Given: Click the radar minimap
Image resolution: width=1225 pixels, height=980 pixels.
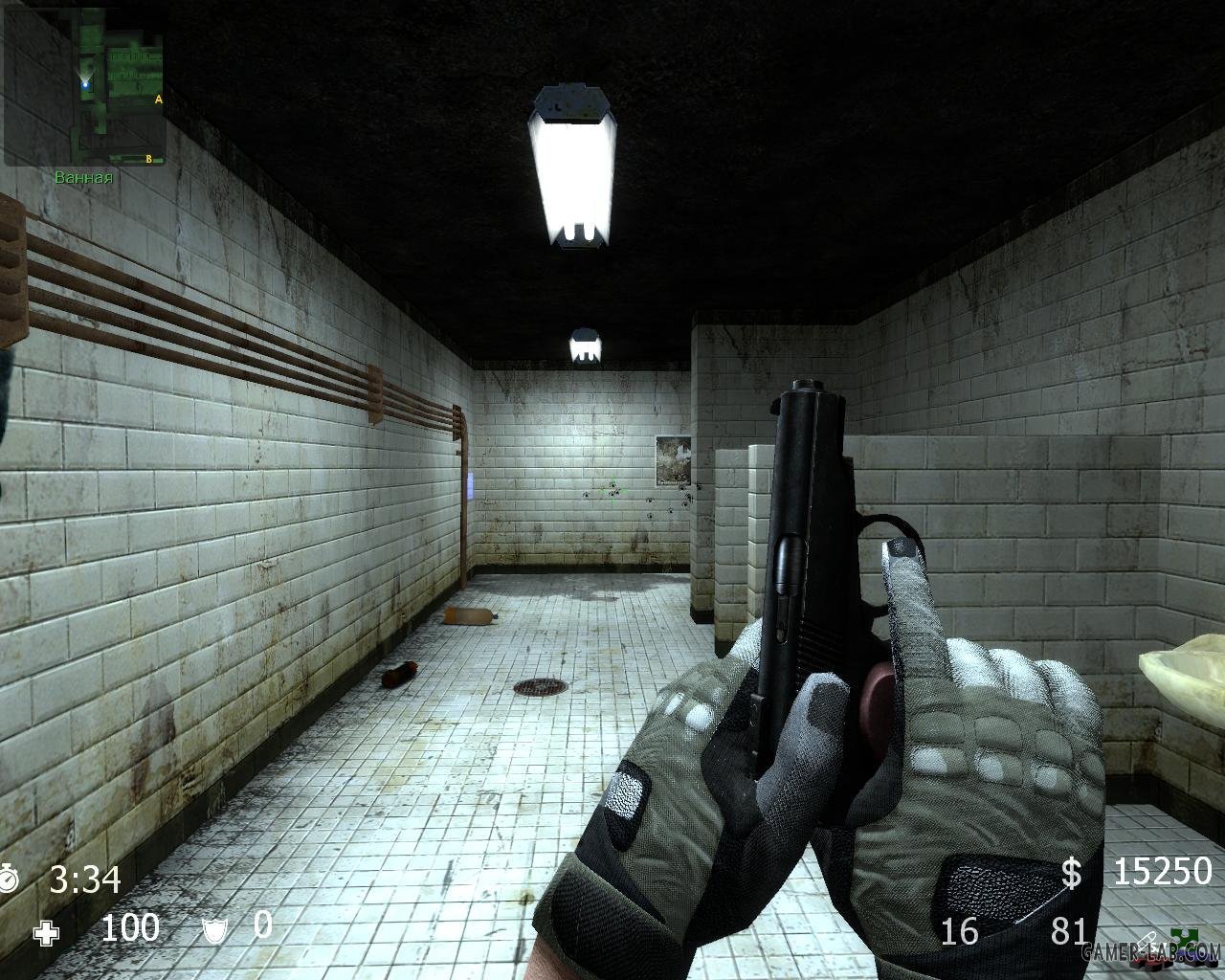Looking at the screenshot, I should coord(84,84).
